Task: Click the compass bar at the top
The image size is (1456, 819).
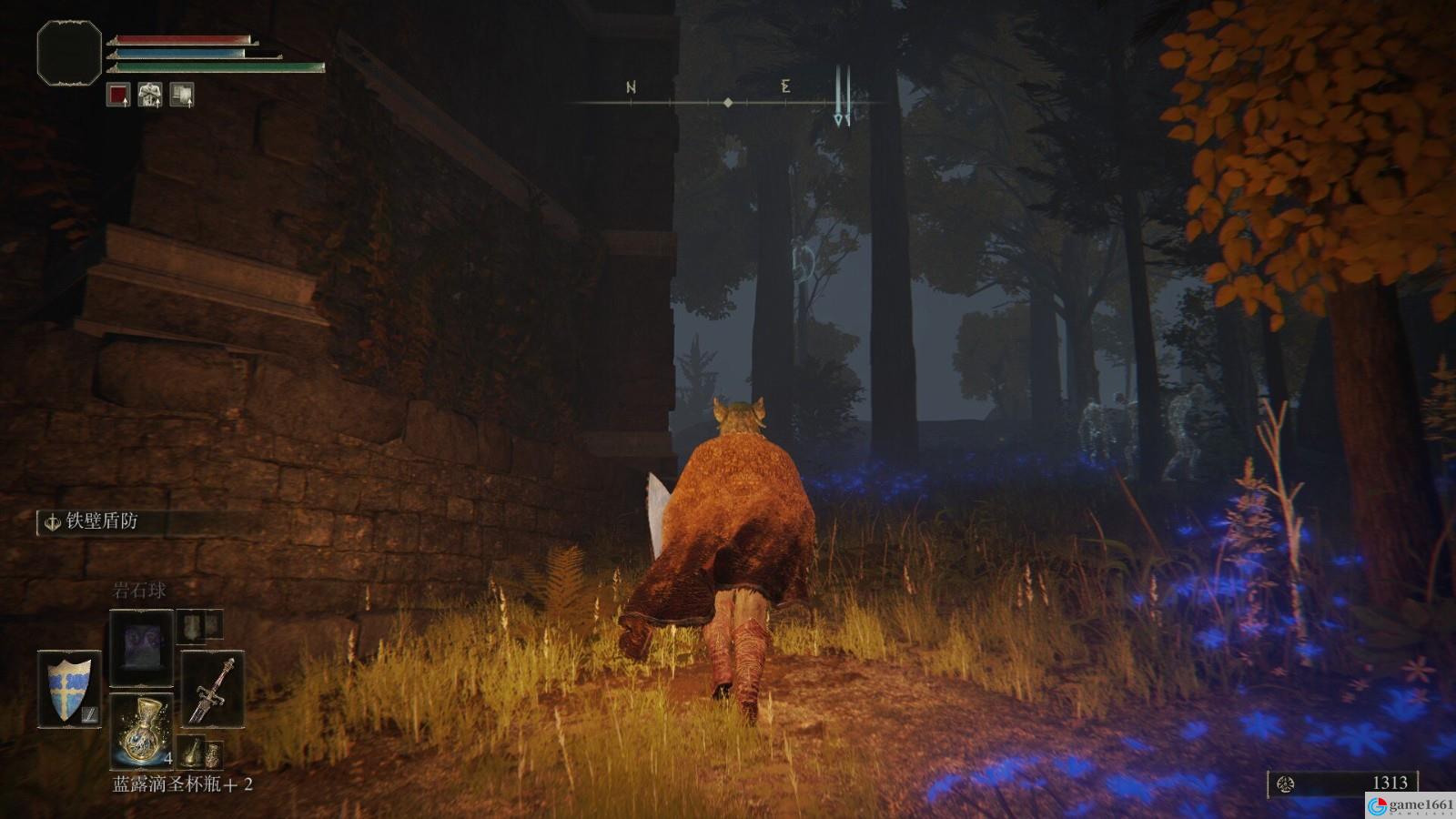Action: [728, 102]
